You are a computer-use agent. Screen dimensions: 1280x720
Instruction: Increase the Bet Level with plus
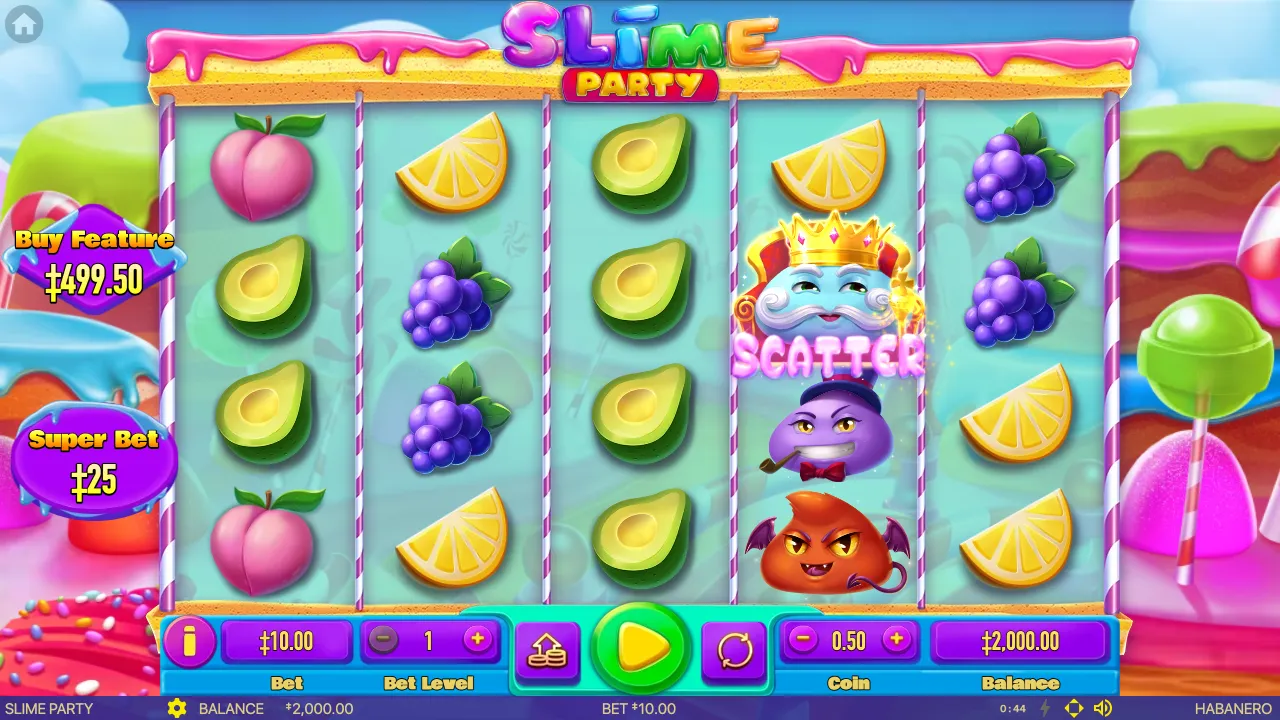click(x=478, y=641)
